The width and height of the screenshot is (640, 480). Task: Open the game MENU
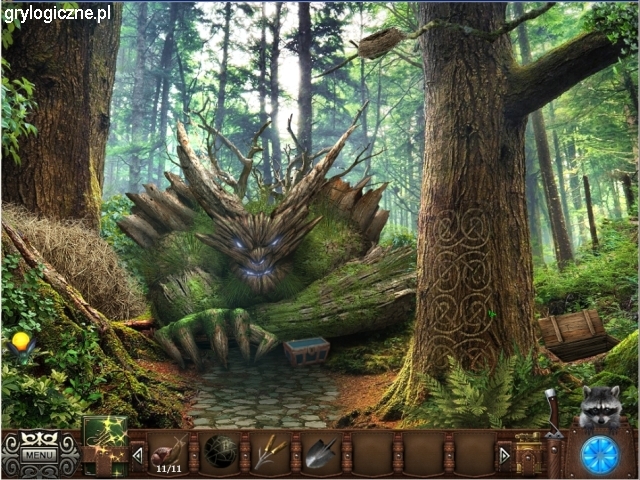[39, 456]
